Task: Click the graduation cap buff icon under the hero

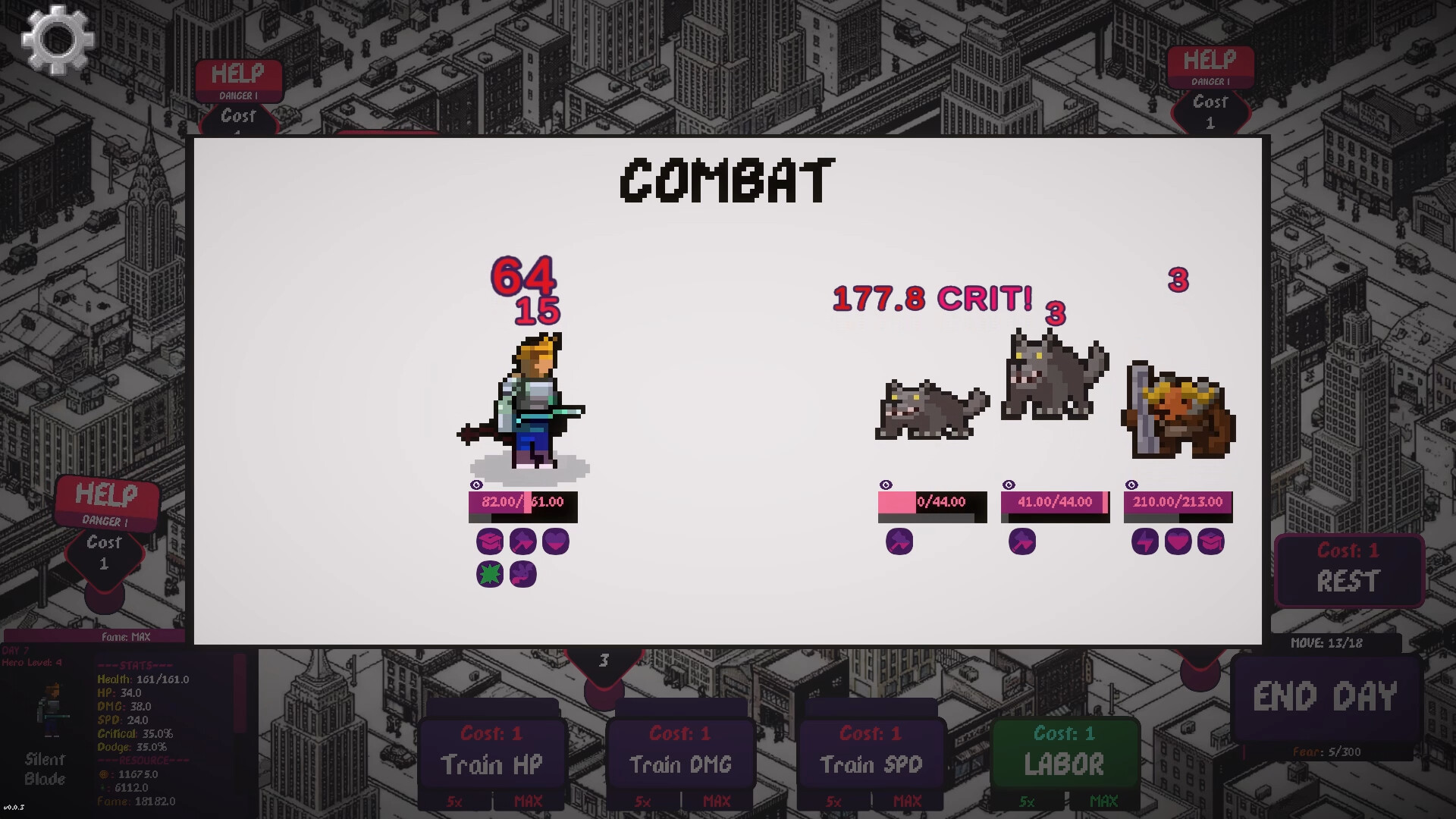Action: click(489, 541)
